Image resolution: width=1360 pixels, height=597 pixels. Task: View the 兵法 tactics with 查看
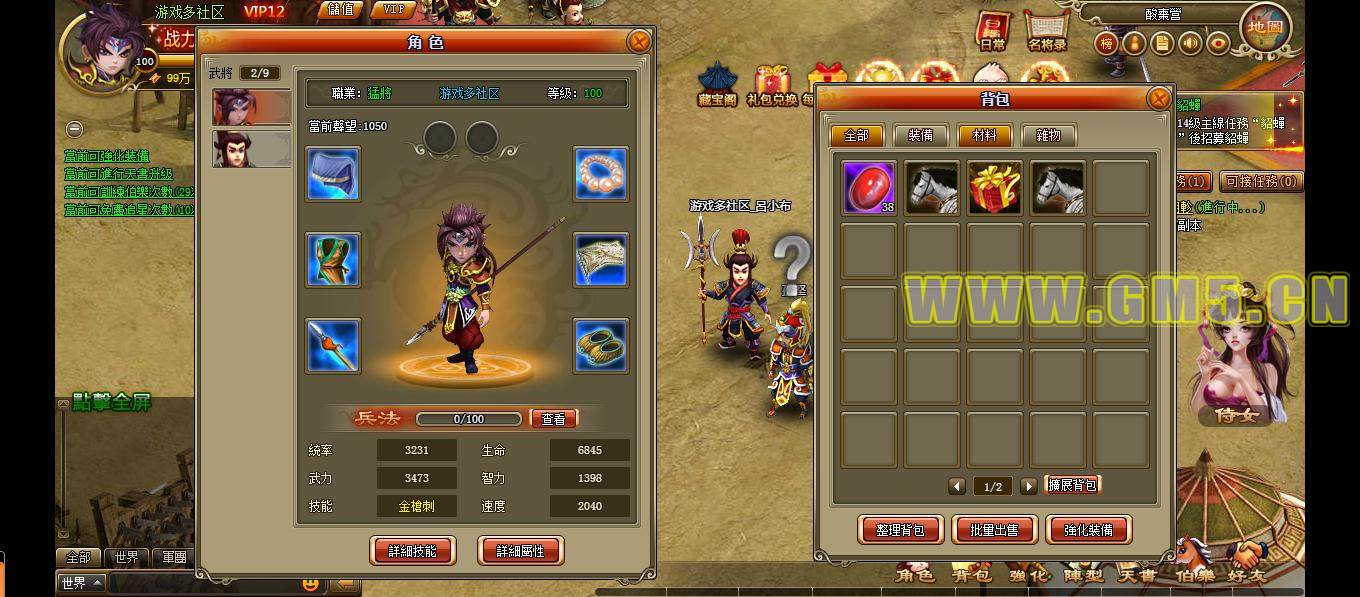pyautogui.click(x=553, y=419)
